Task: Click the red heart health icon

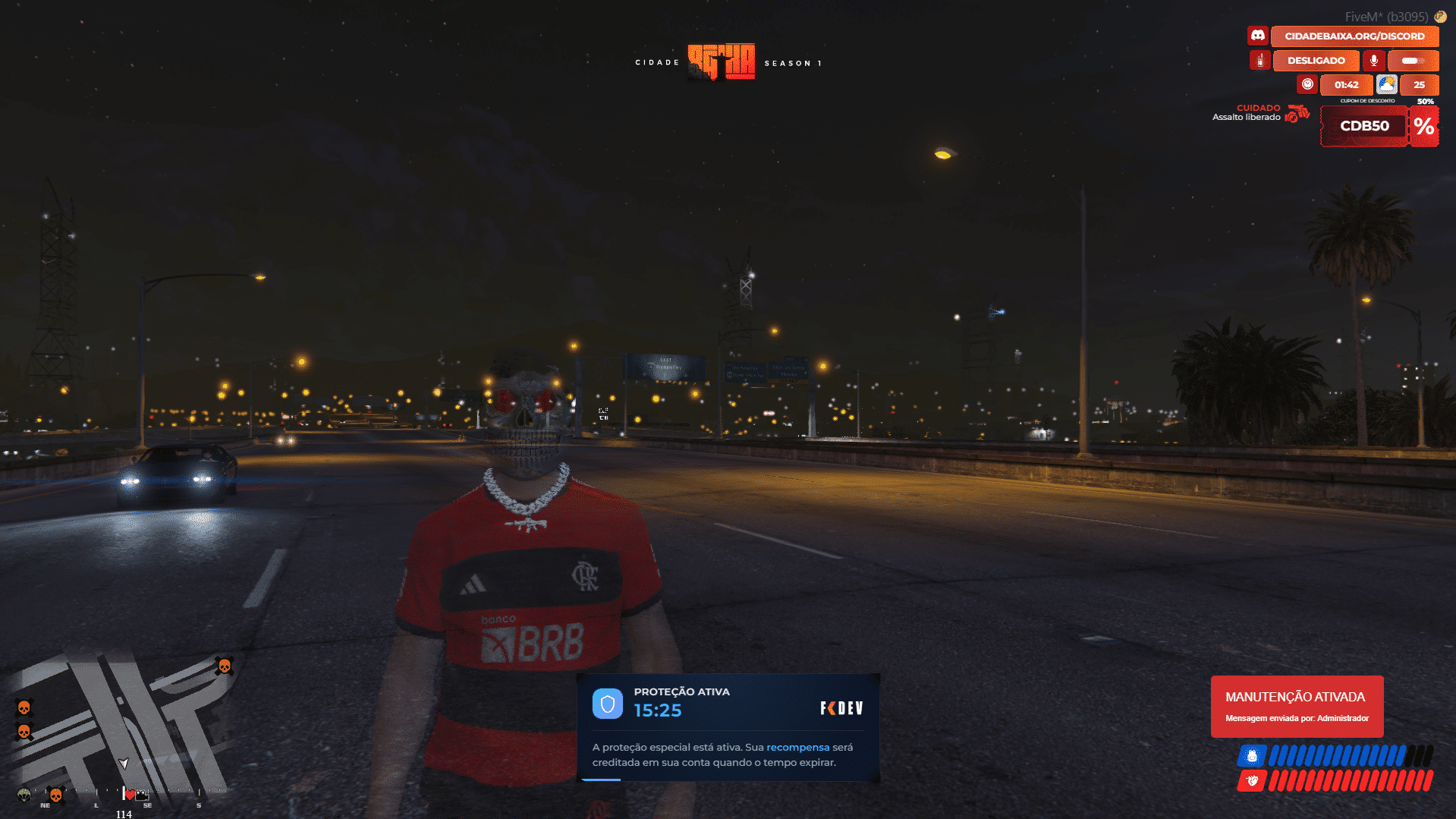Action: [x=1252, y=780]
